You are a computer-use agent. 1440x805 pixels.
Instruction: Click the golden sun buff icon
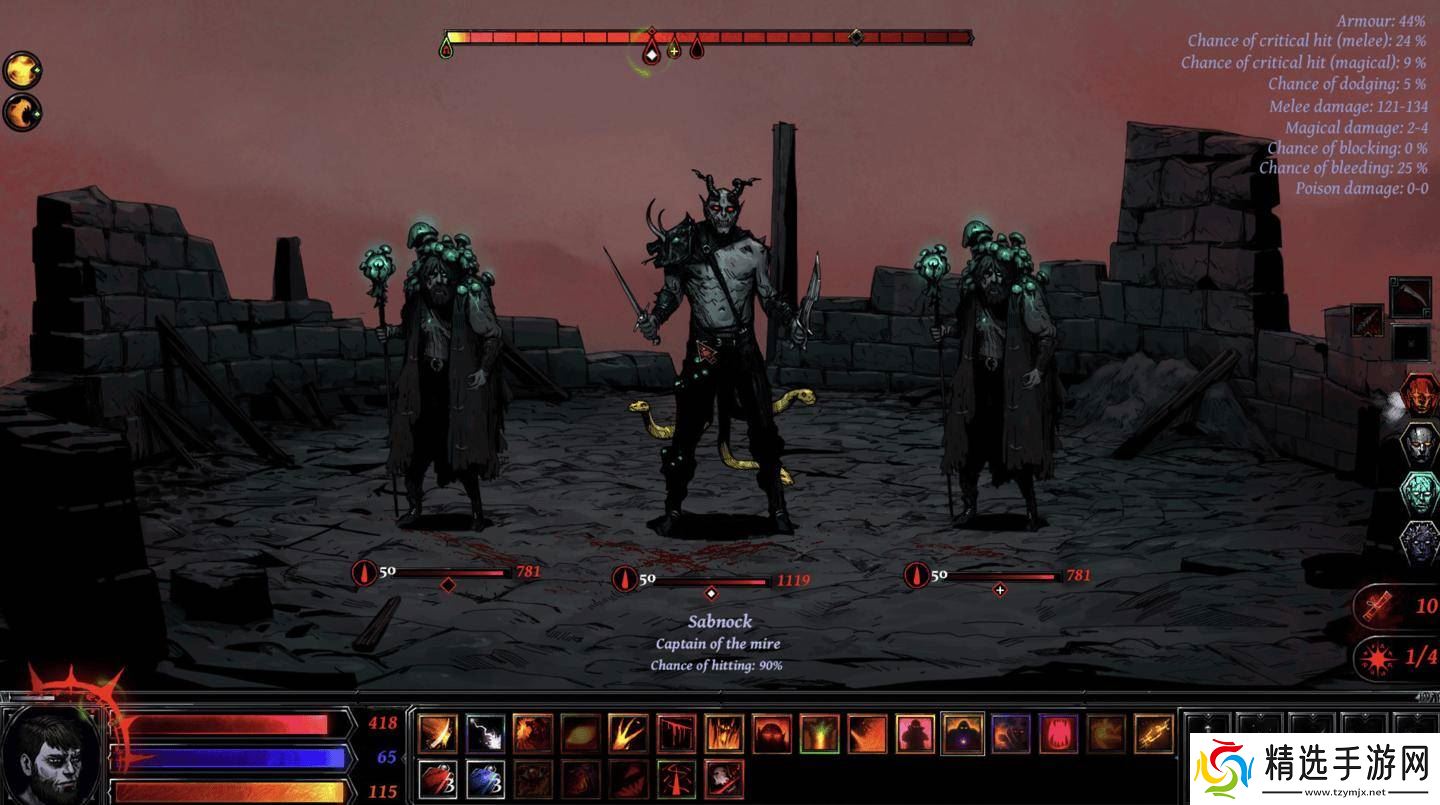click(x=21, y=70)
